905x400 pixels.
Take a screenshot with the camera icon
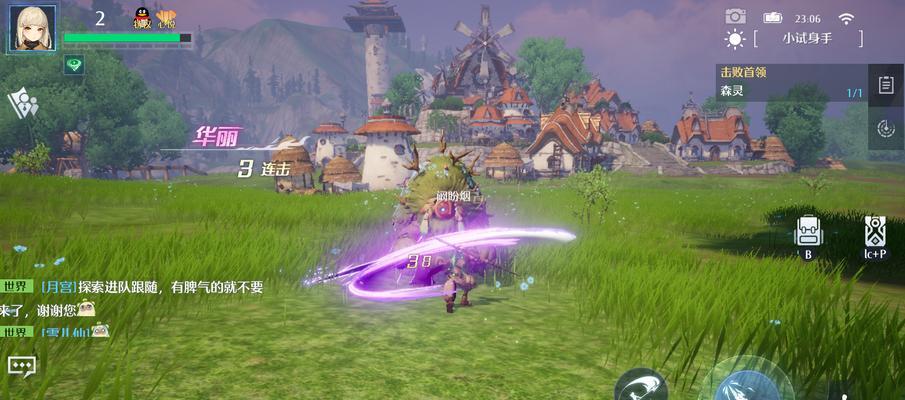click(x=735, y=16)
